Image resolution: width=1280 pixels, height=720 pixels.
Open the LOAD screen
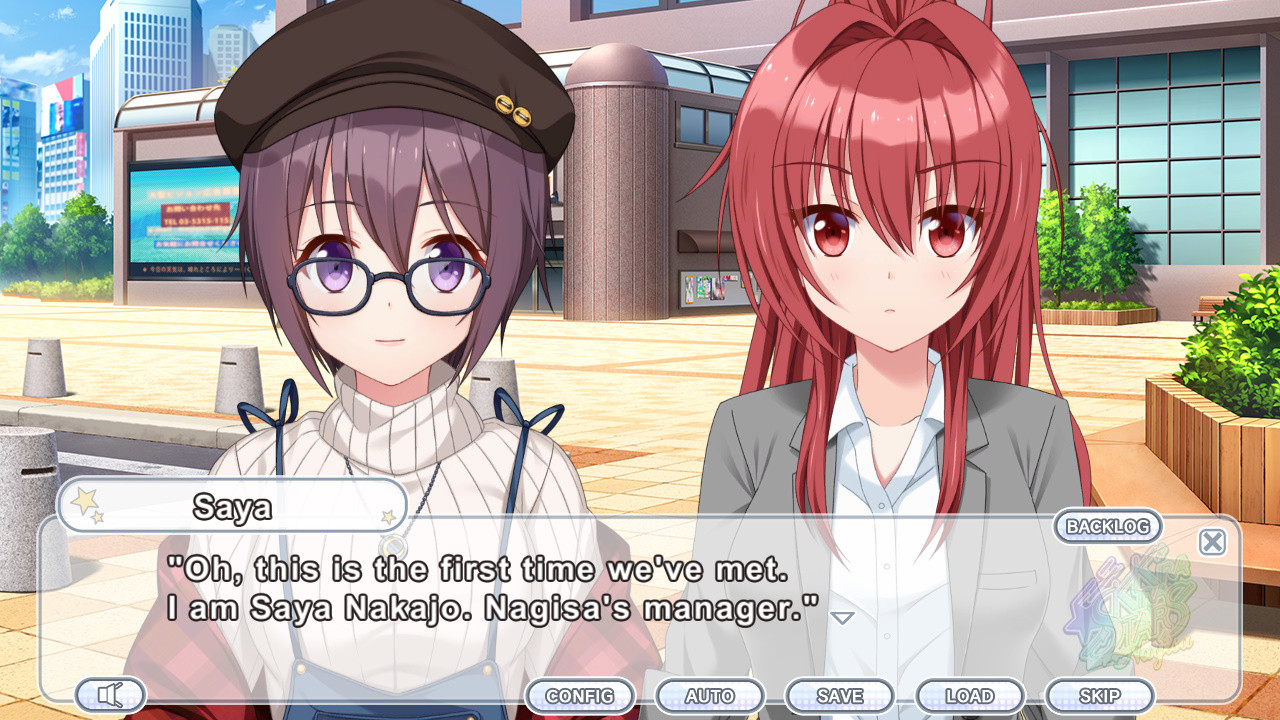click(x=971, y=695)
